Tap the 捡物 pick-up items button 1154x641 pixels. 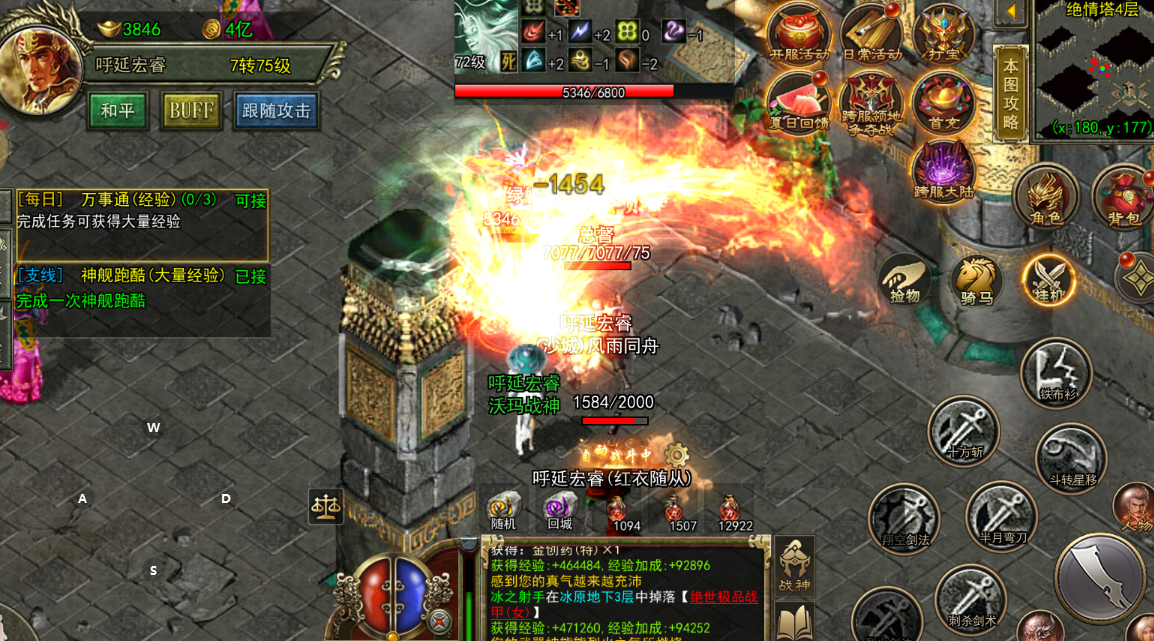tap(905, 279)
